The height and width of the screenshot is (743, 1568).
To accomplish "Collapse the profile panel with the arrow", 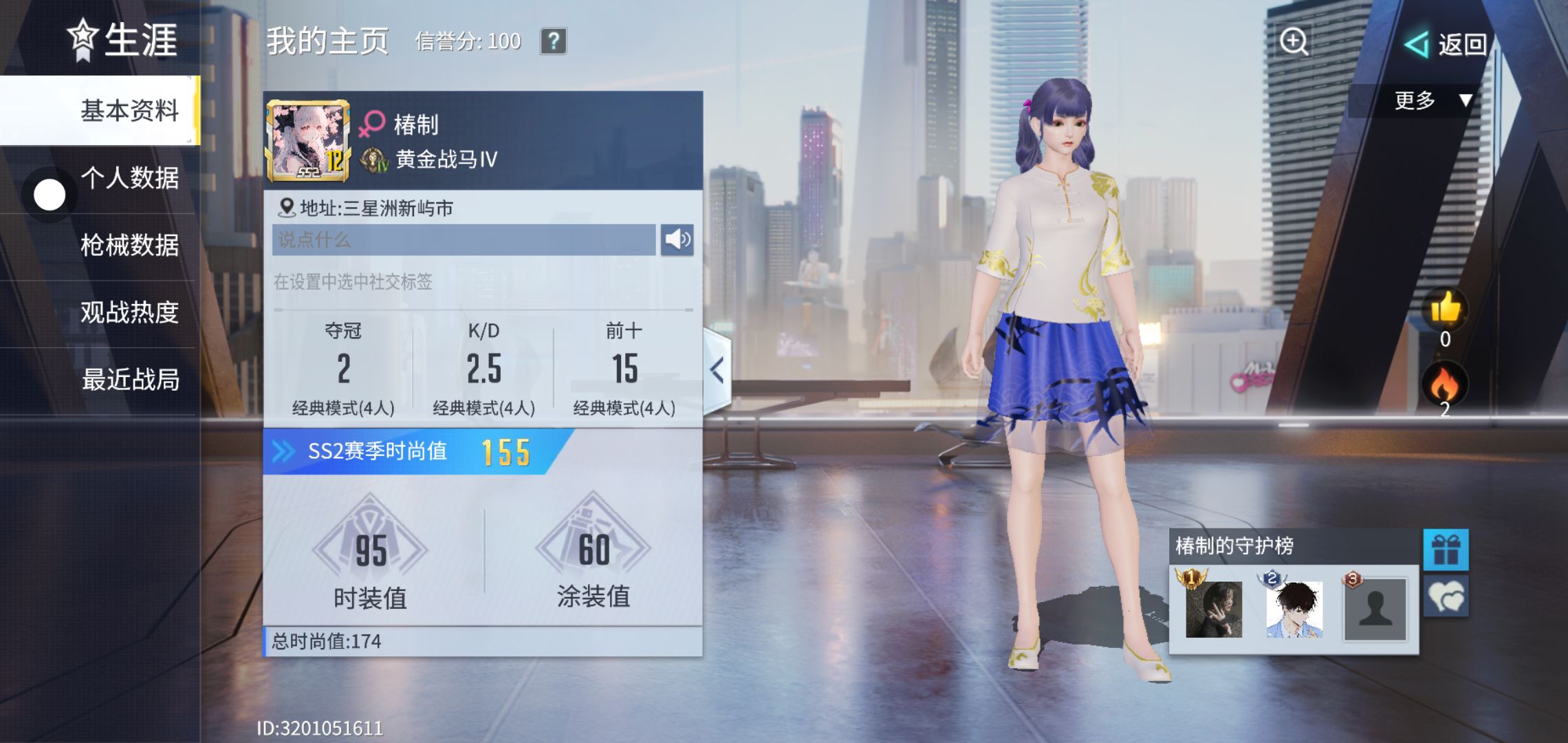I will pyautogui.click(x=717, y=370).
